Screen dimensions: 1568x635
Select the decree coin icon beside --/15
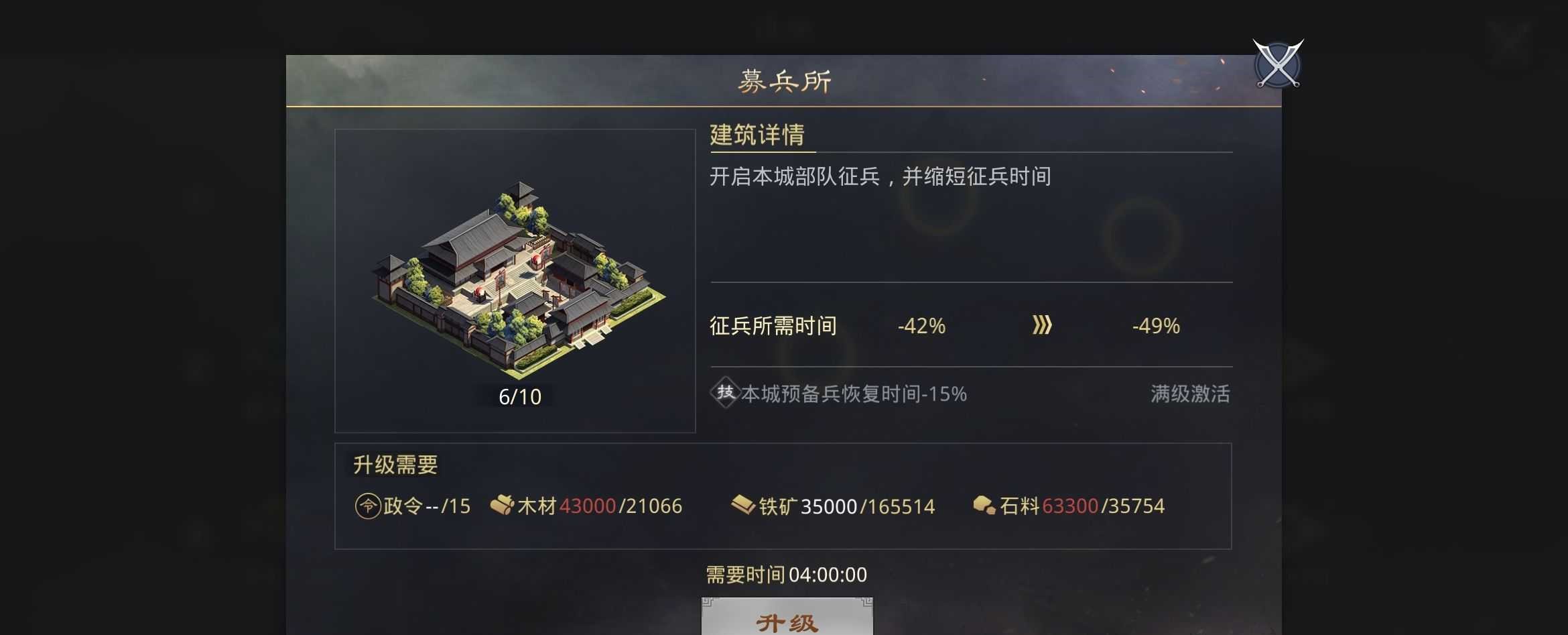[x=367, y=507]
